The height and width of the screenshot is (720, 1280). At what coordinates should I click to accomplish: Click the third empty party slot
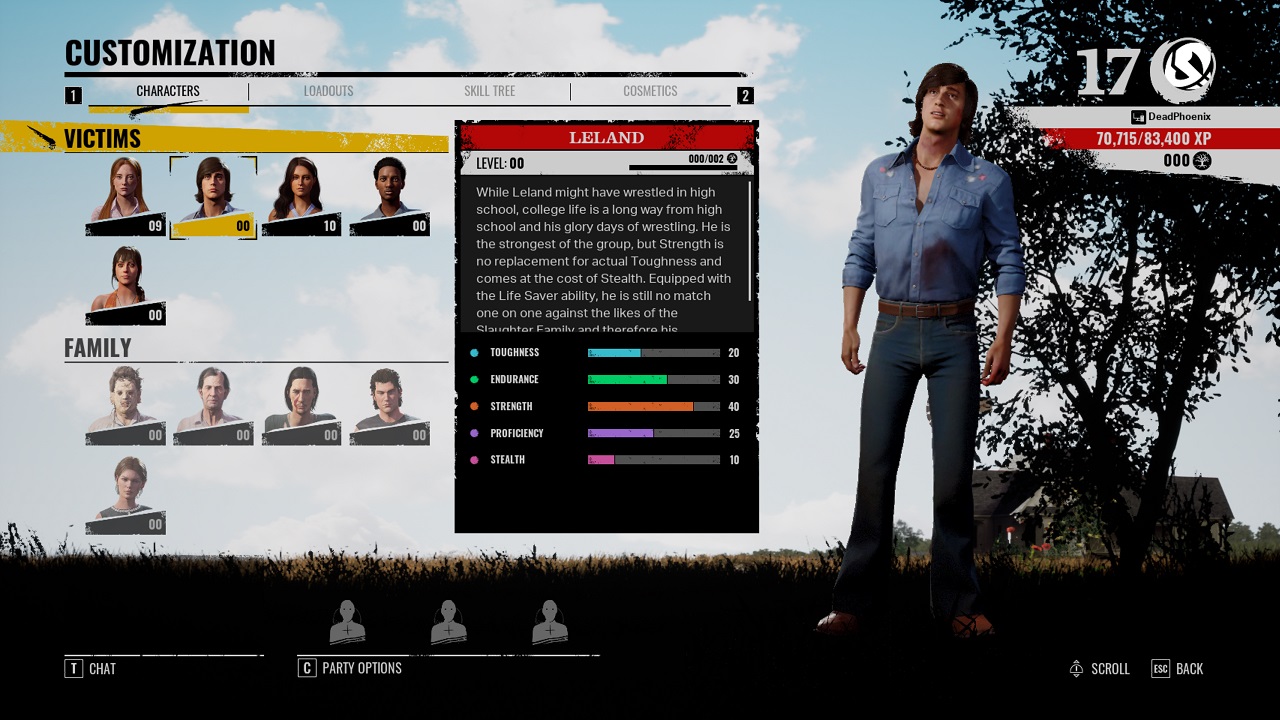(550, 620)
